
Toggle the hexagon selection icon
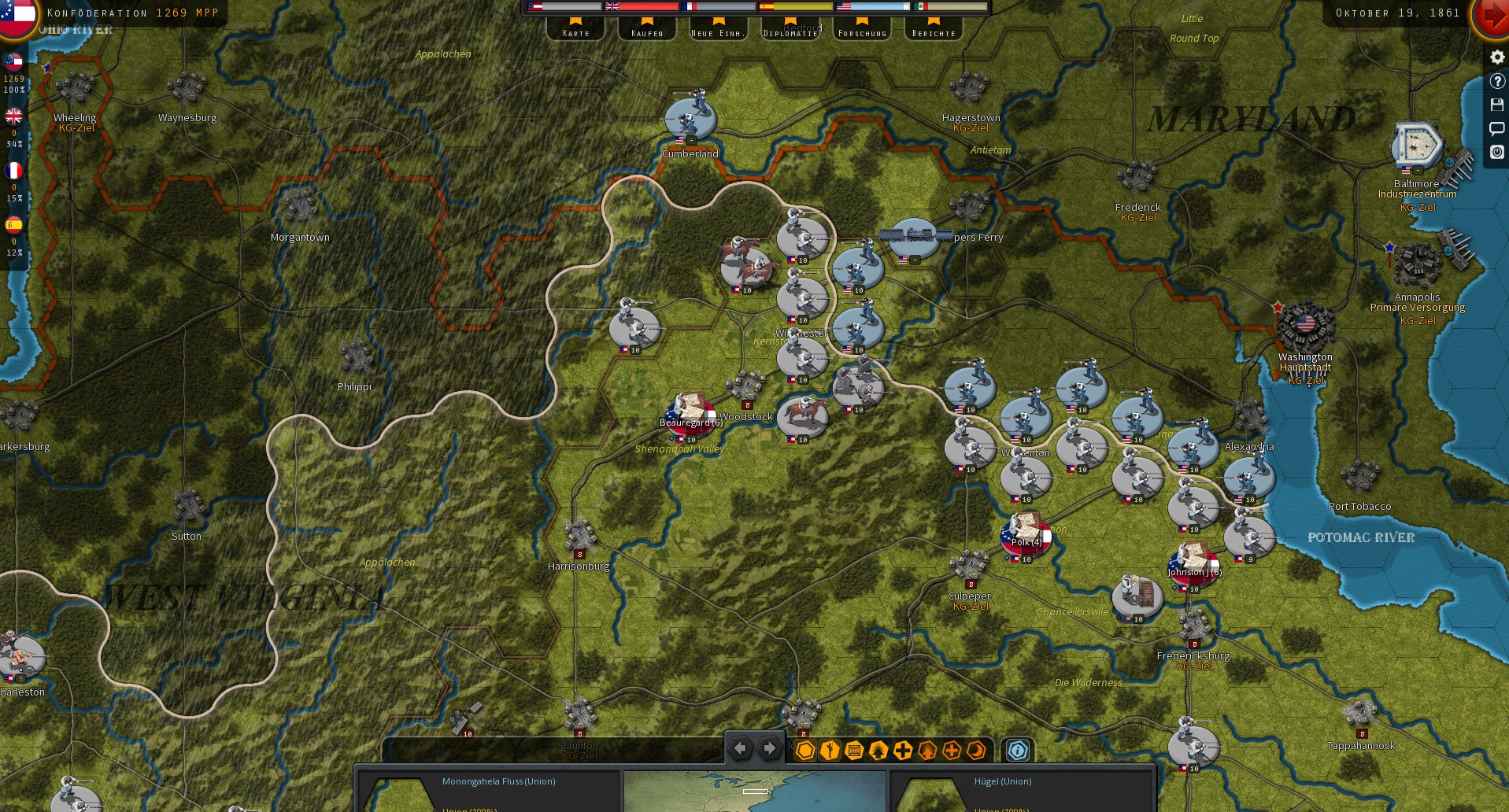pos(804,751)
